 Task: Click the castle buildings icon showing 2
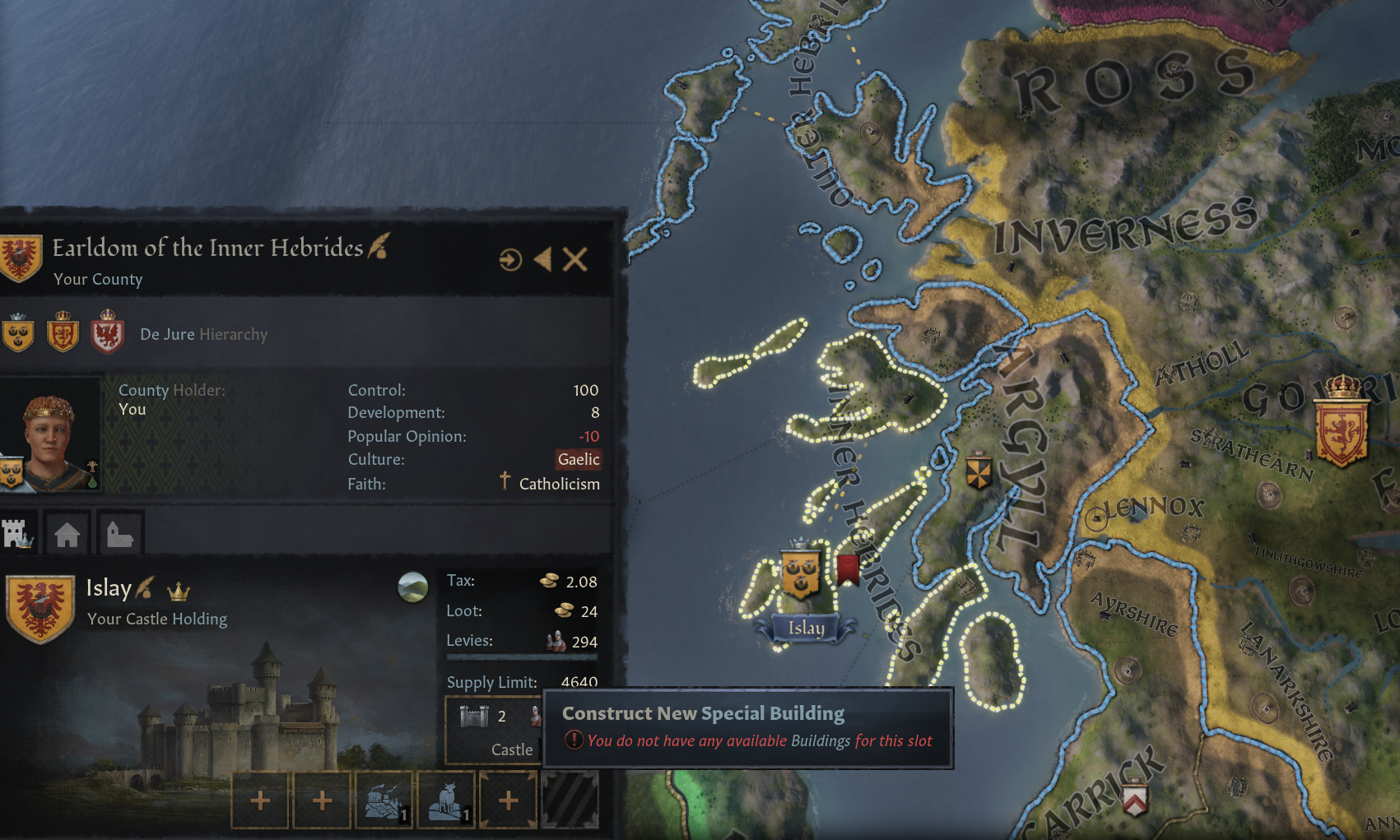click(x=476, y=717)
